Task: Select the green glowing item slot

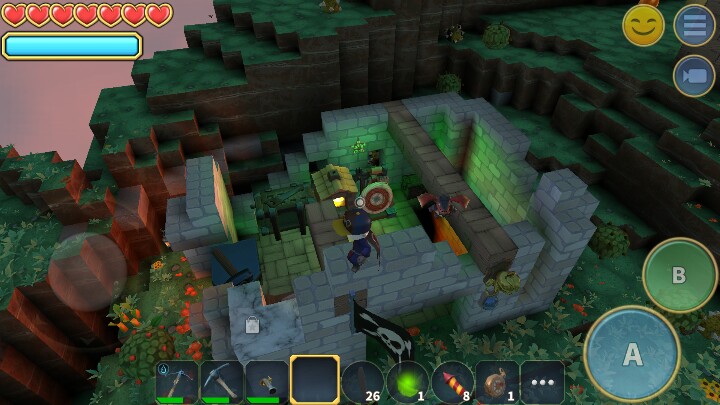Action: (x=408, y=382)
